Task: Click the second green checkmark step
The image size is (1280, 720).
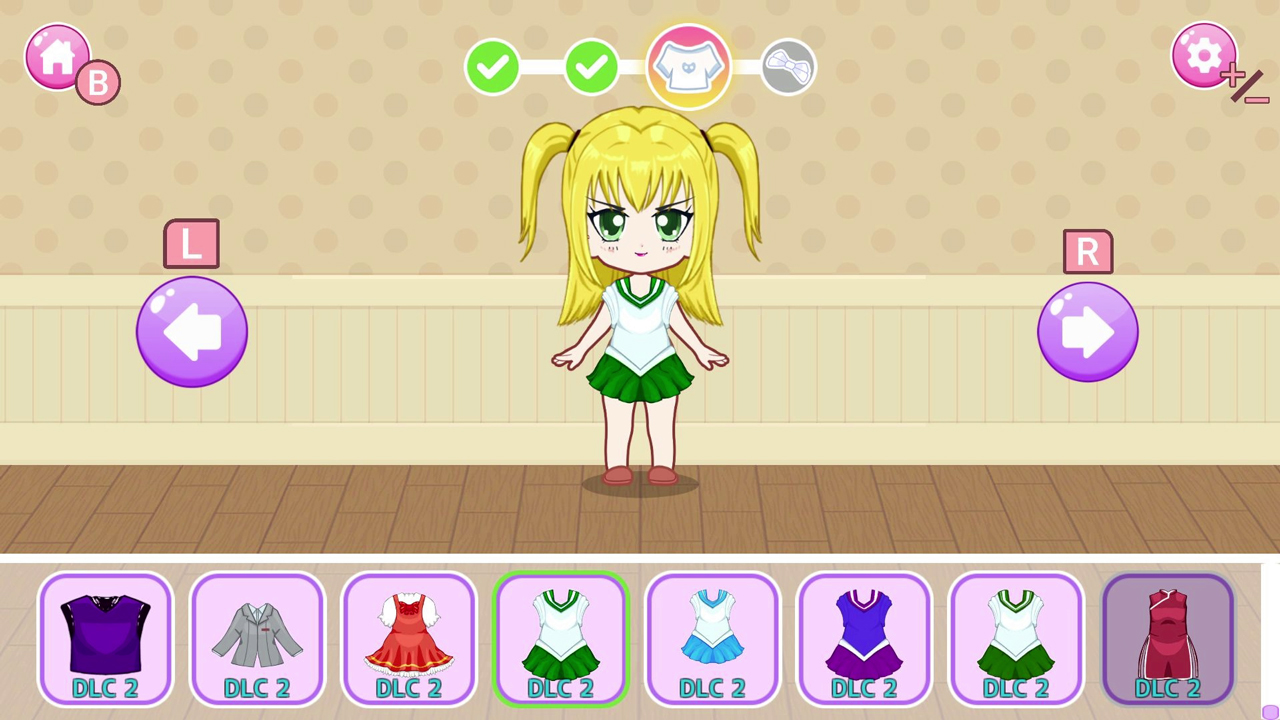Action: (x=591, y=66)
